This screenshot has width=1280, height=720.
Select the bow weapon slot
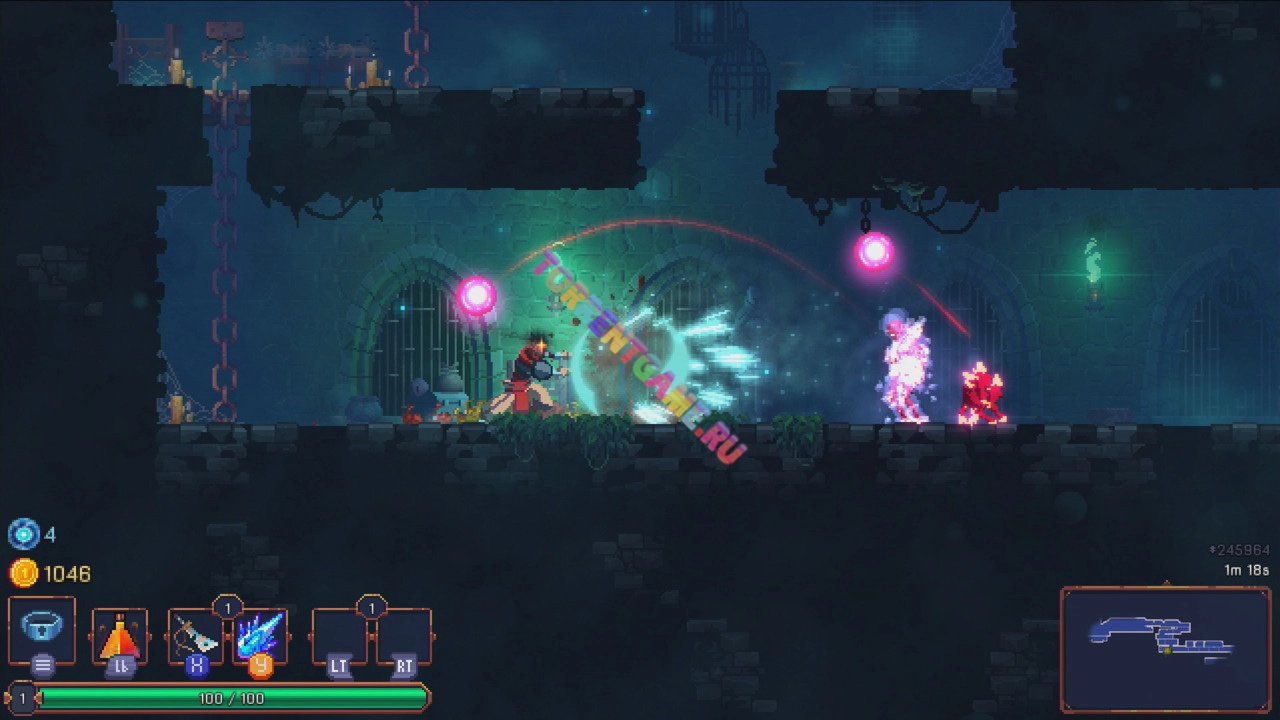click(x=195, y=634)
